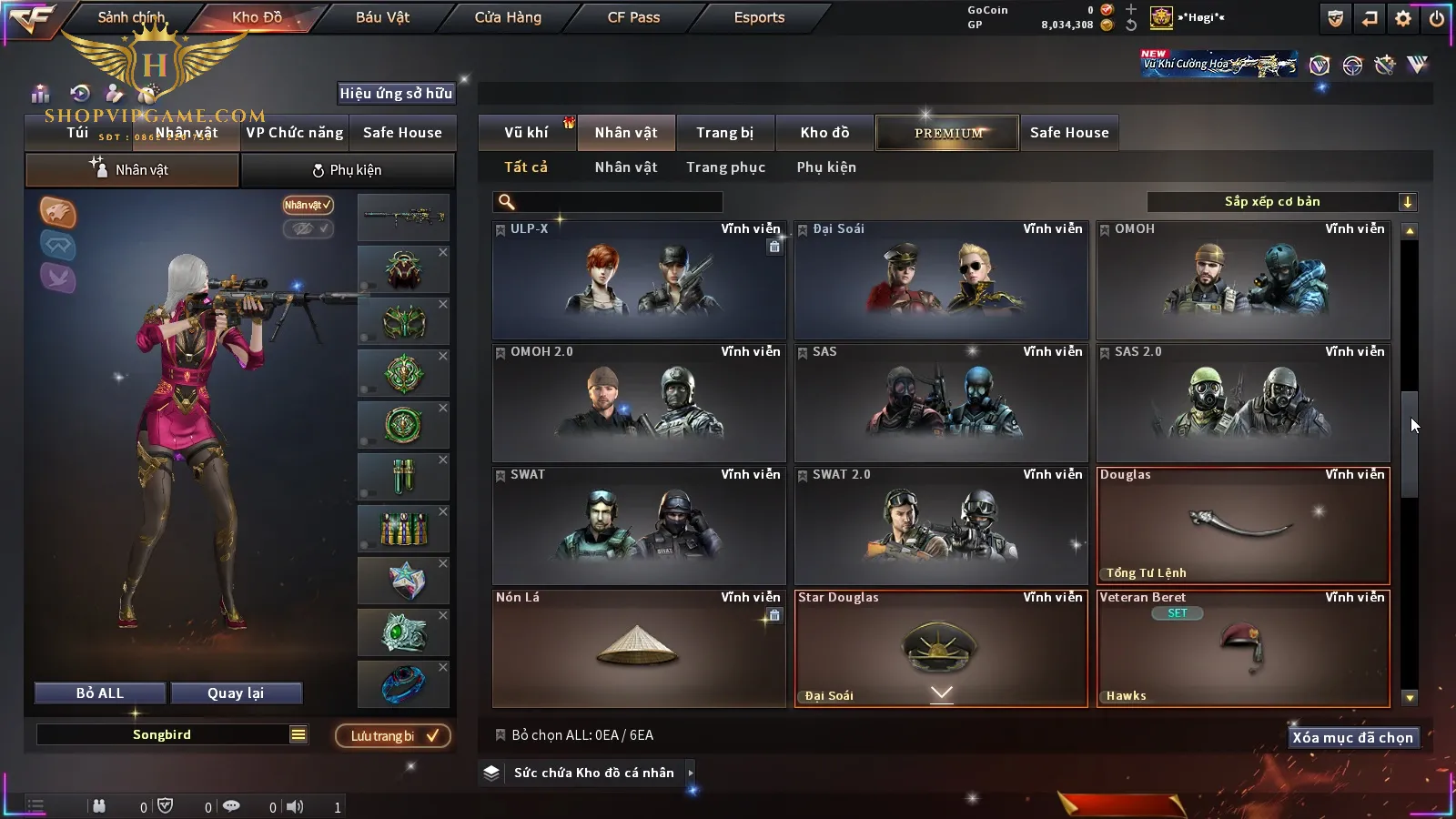Switch to the Vũ khí tab
The width and height of the screenshot is (1456, 819).
(526, 133)
